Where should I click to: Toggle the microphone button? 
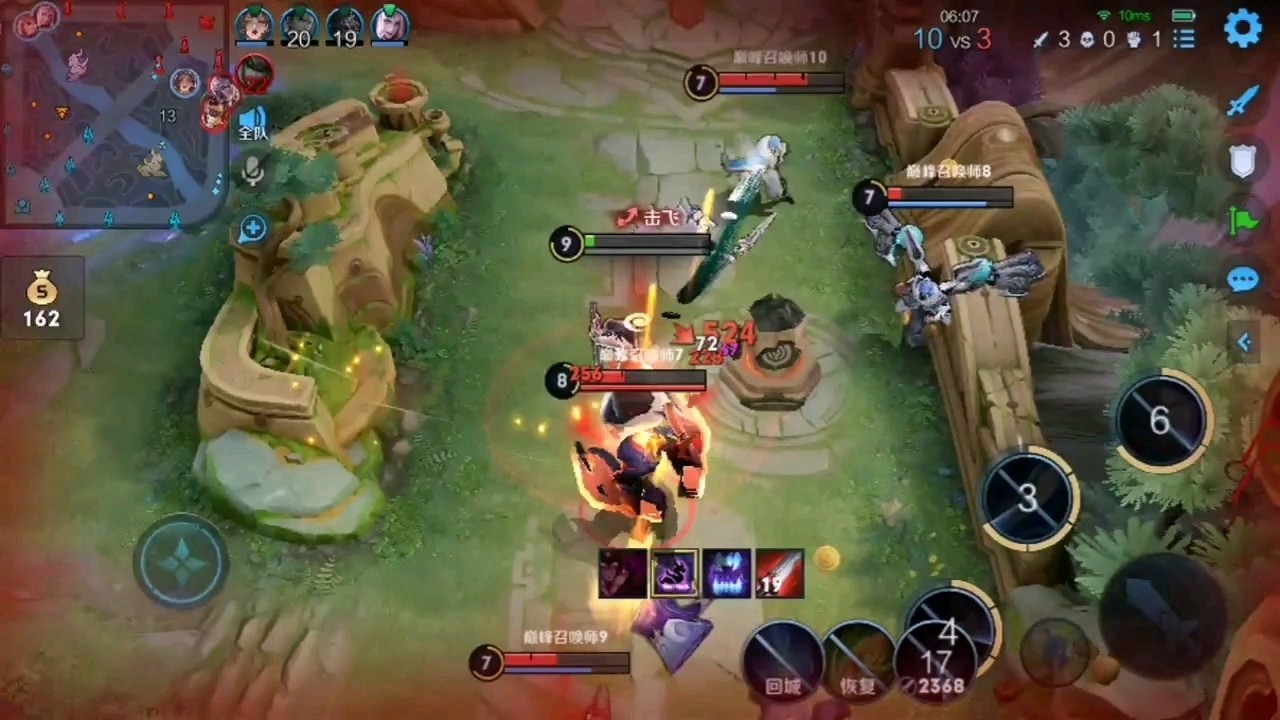[252, 172]
